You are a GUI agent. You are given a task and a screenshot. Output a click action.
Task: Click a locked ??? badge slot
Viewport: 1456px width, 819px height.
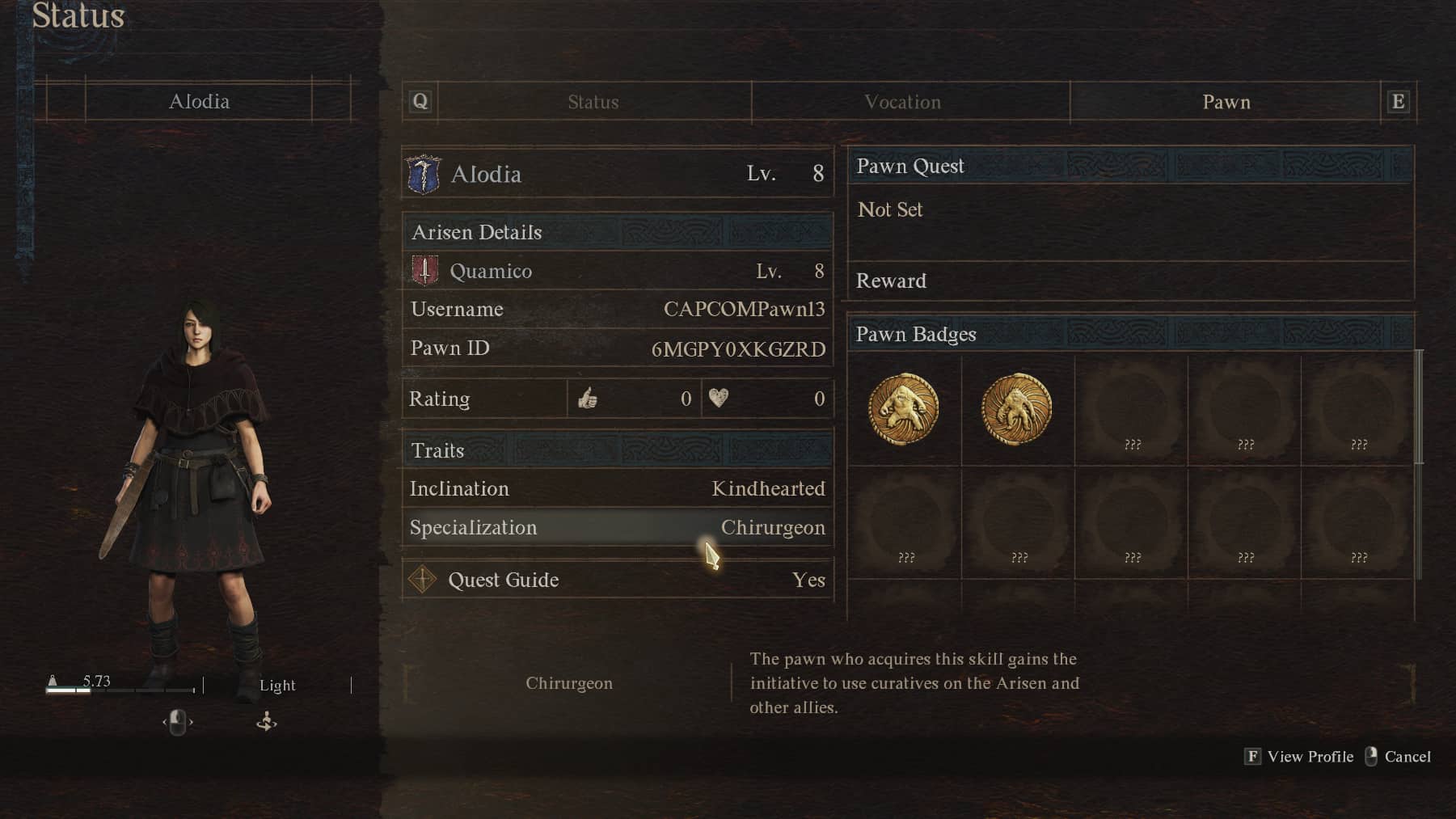click(x=1130, y=409)
